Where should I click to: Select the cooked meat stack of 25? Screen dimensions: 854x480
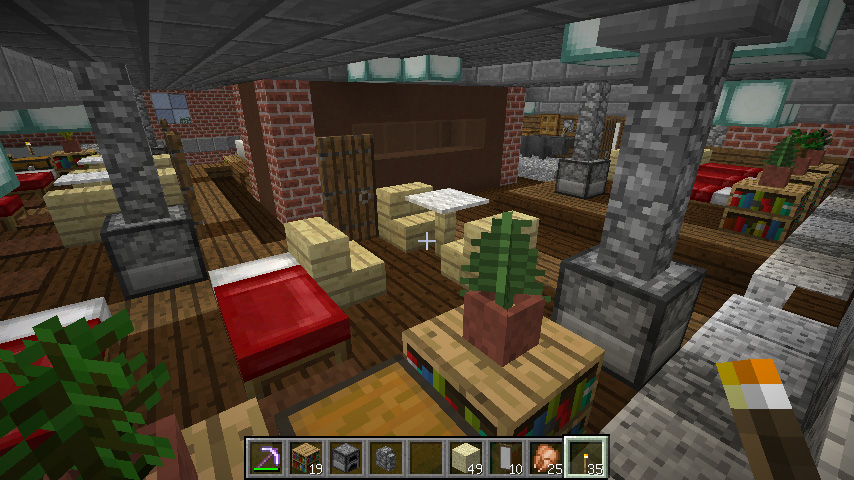(546, 458)
